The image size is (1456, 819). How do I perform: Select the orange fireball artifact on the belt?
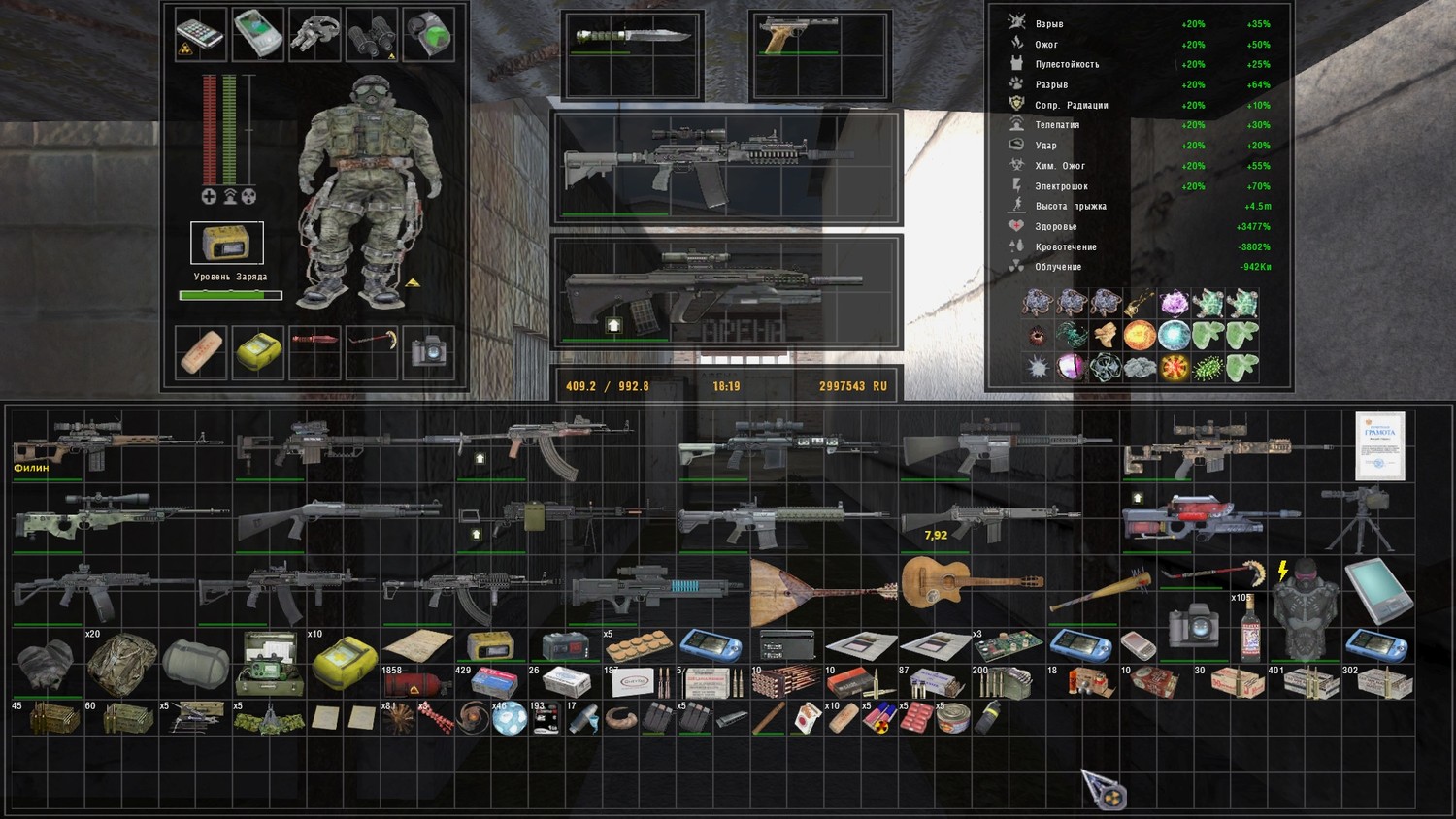tap(1139, 336)
